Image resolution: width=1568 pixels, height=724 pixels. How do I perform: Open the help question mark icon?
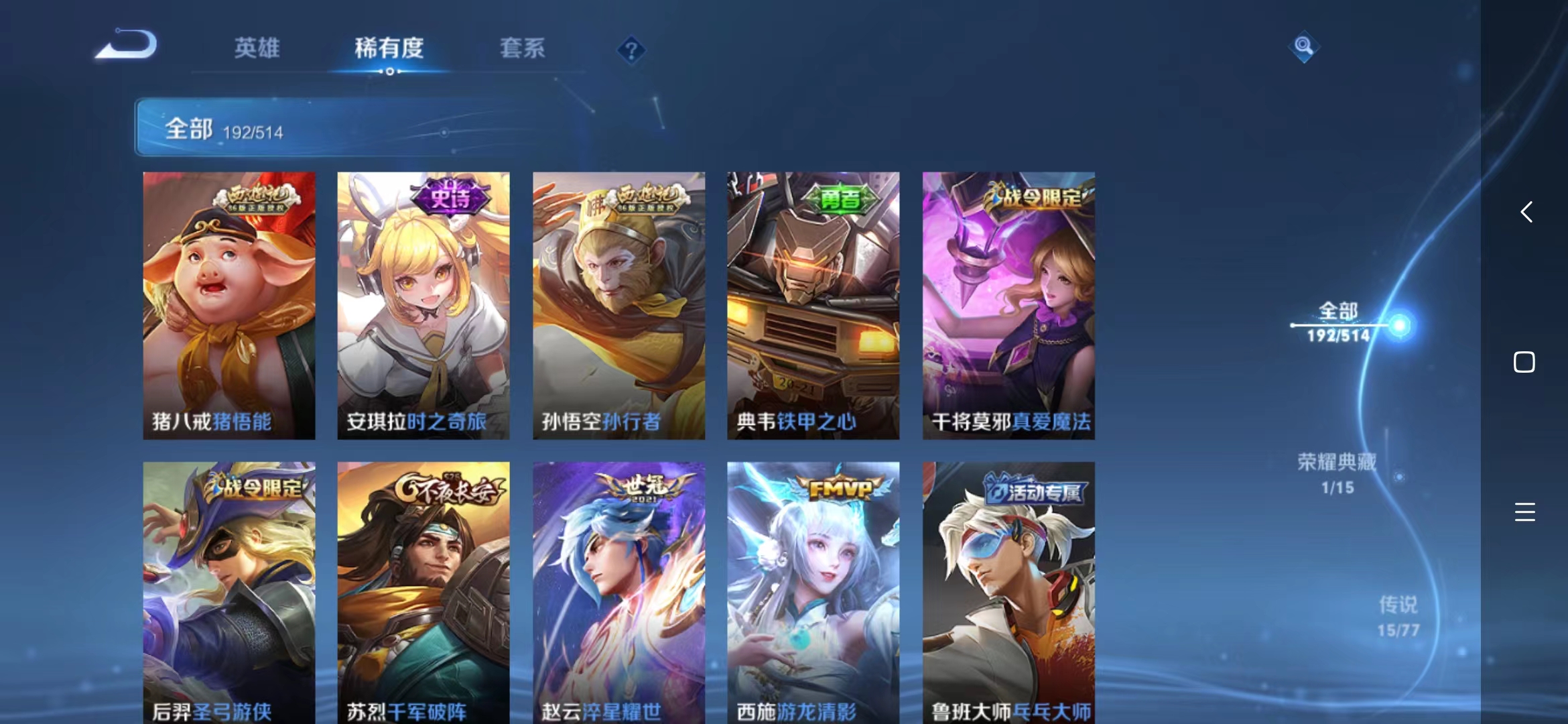coord(631,50)
